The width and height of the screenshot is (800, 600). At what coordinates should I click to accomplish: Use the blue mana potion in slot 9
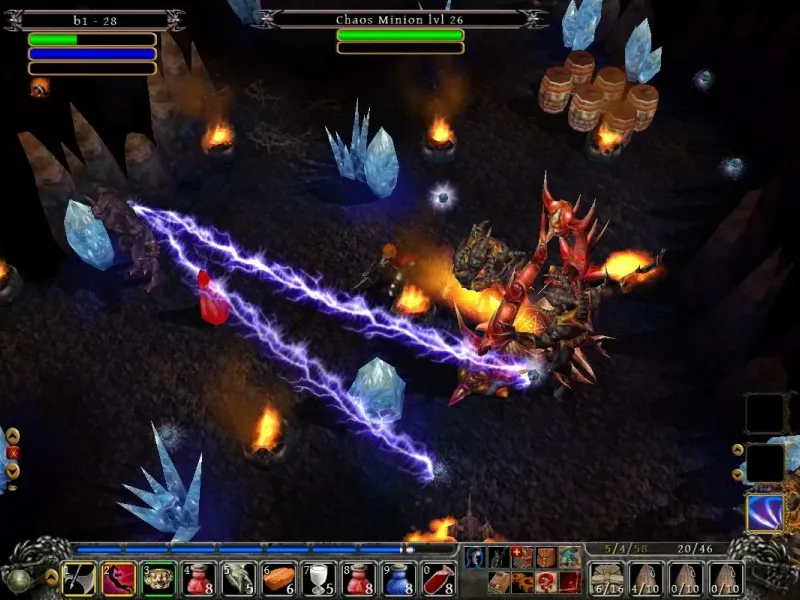(398, 579)
